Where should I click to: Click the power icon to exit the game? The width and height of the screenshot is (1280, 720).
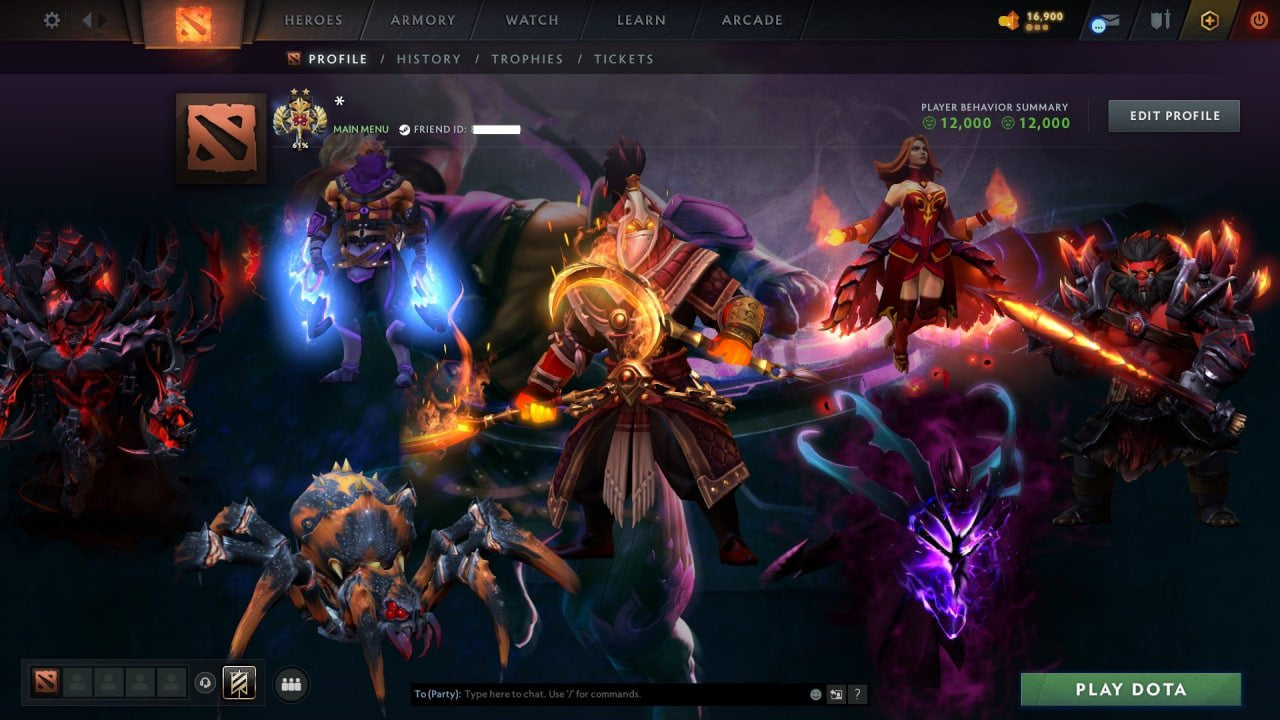pyautogui.click(x=1259, y=19)
